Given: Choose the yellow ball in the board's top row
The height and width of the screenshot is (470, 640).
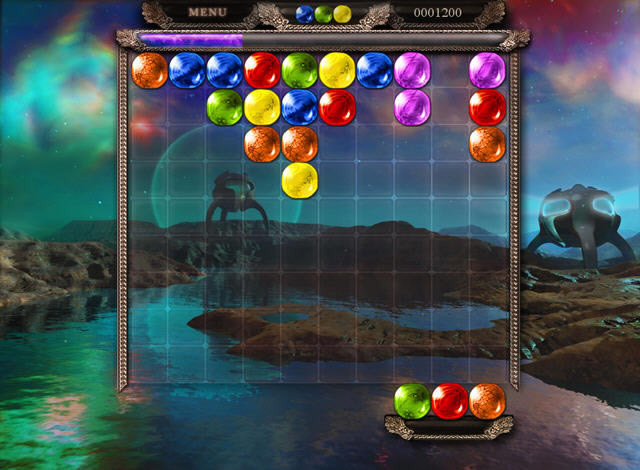Looking at the screenshot, I should coord(337,71).
